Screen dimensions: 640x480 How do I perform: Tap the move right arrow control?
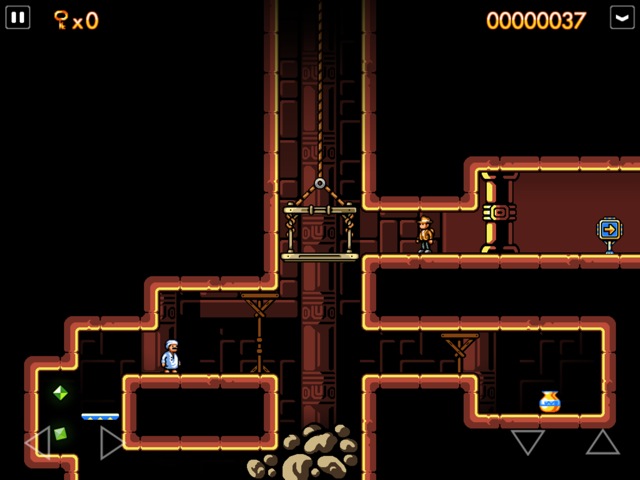(x=111, y=442)
